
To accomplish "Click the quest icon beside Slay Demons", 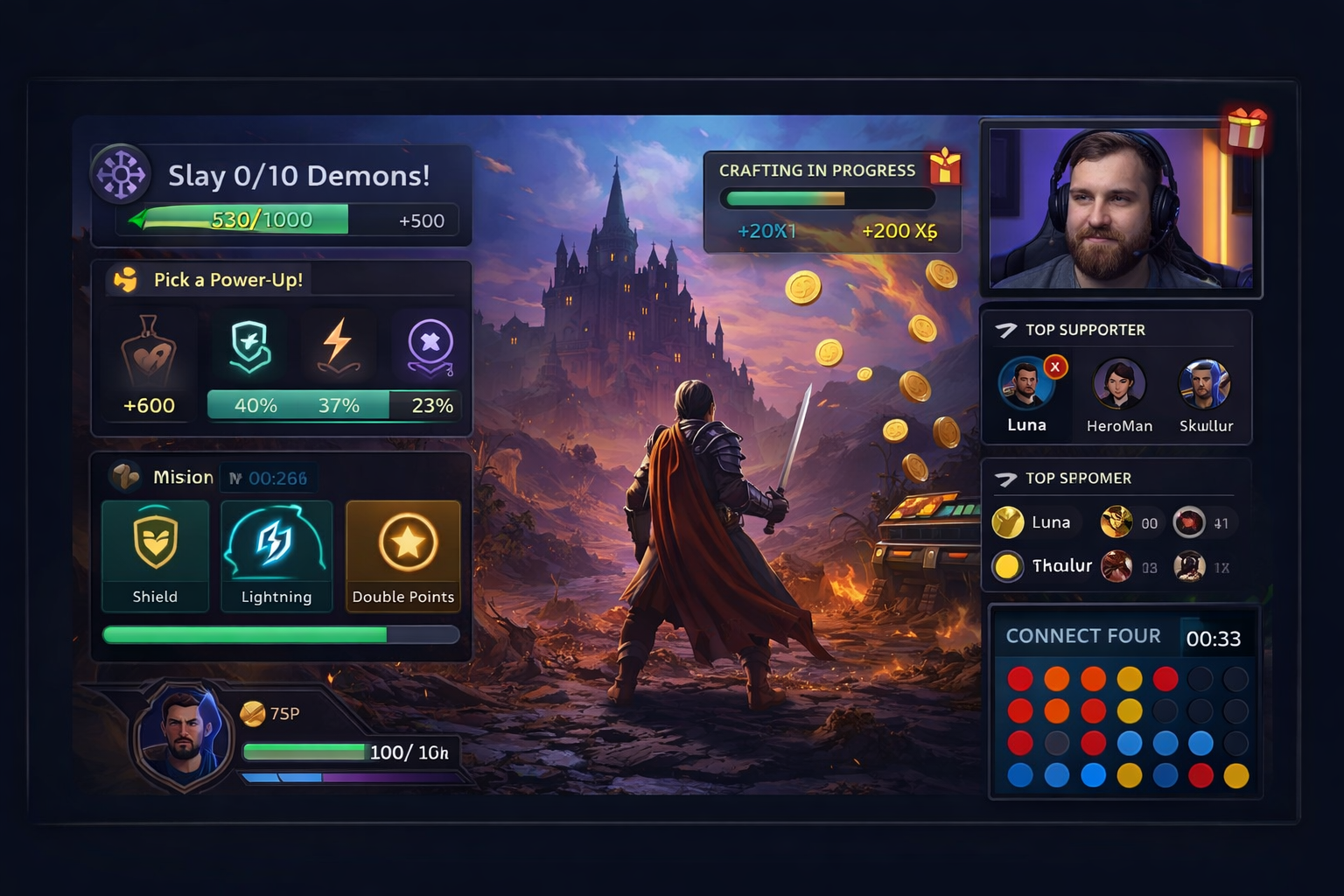I will click(121, 174).
